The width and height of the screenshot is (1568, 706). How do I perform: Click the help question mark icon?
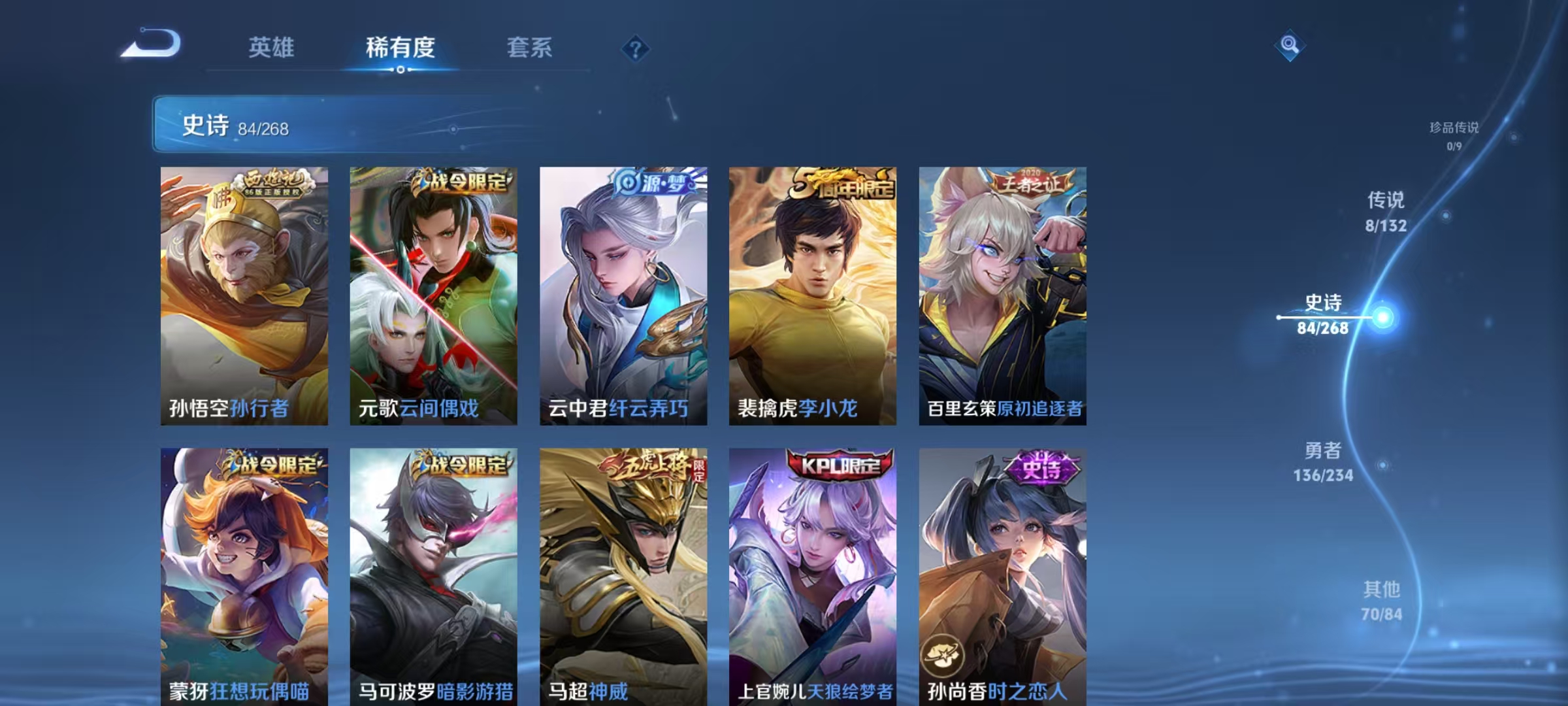click(x=635, y=48)
